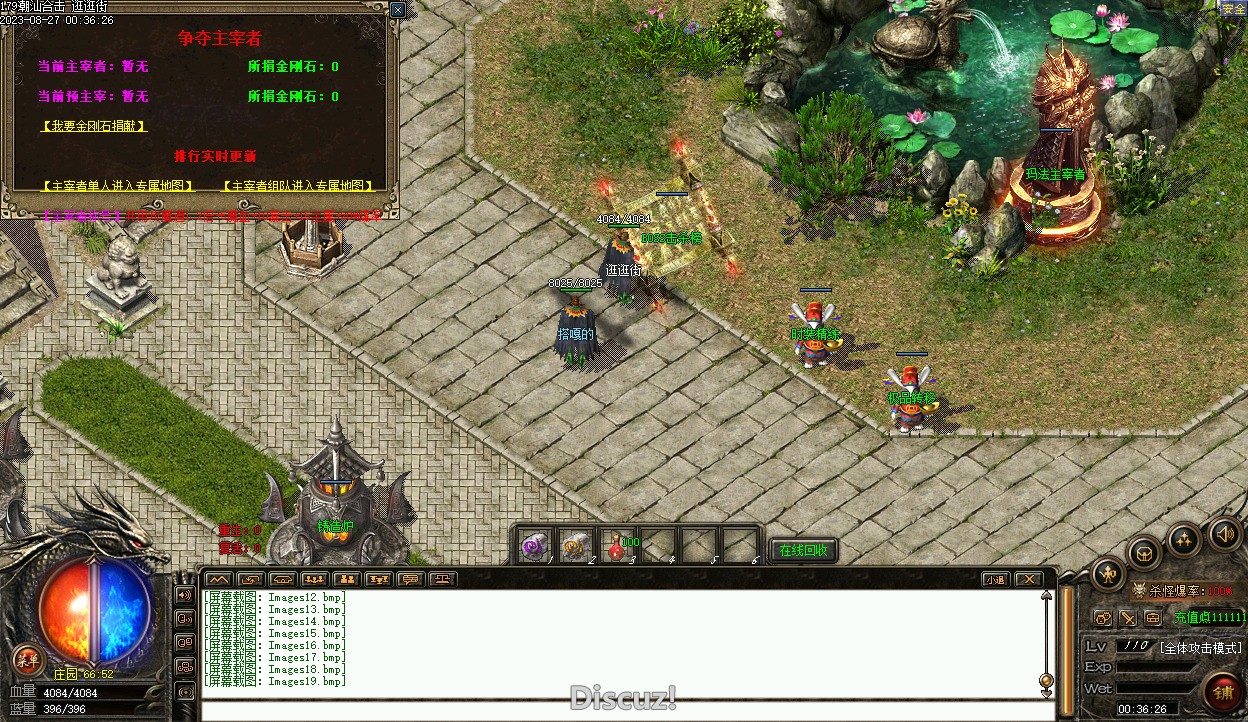Open 在线回收 online recycling
The width and height of the screenshot is (1248, 722).
pyautogui.click(x=803, y=550)
